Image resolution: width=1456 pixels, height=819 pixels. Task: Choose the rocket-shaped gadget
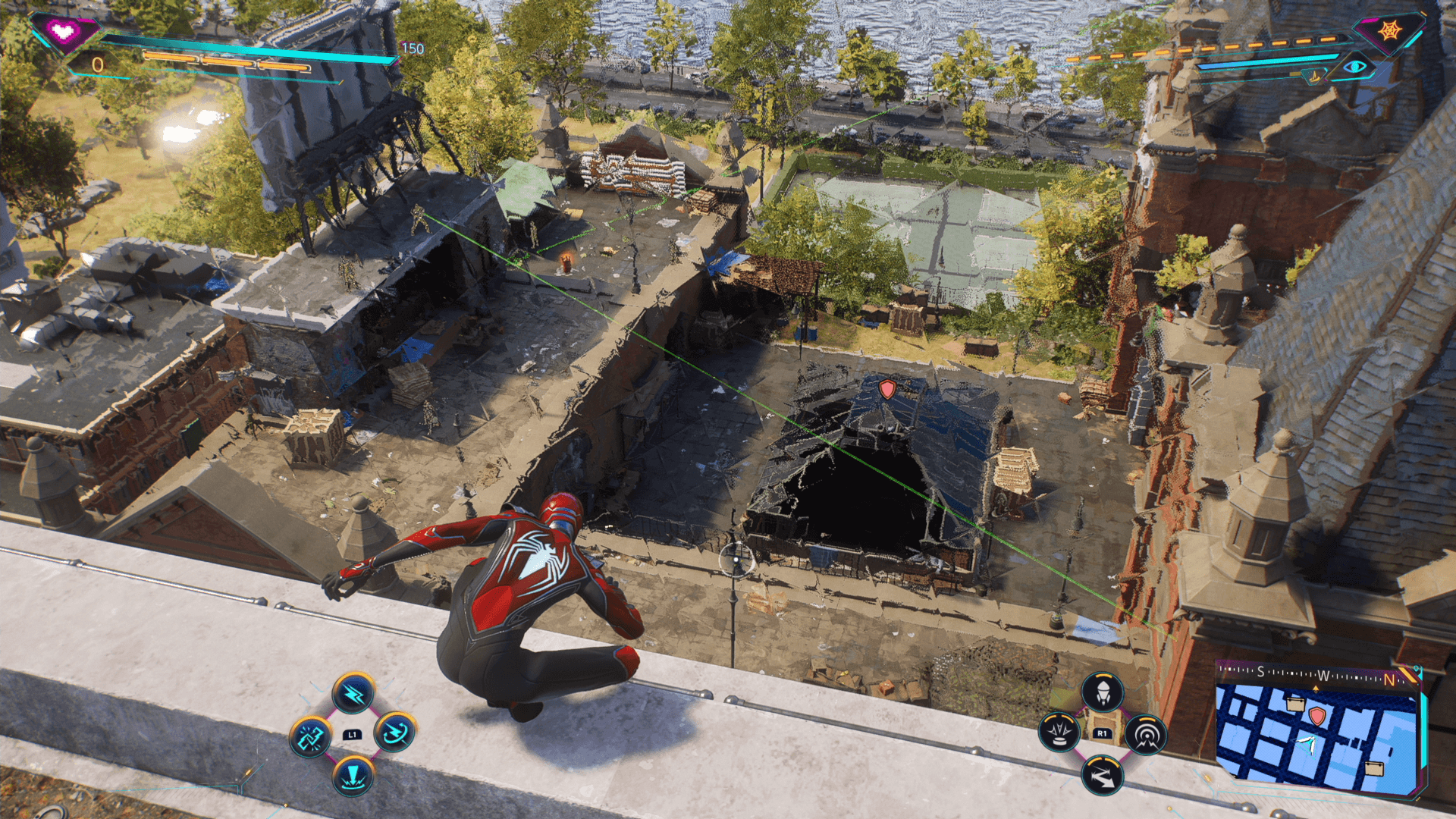coord(1102,692)
